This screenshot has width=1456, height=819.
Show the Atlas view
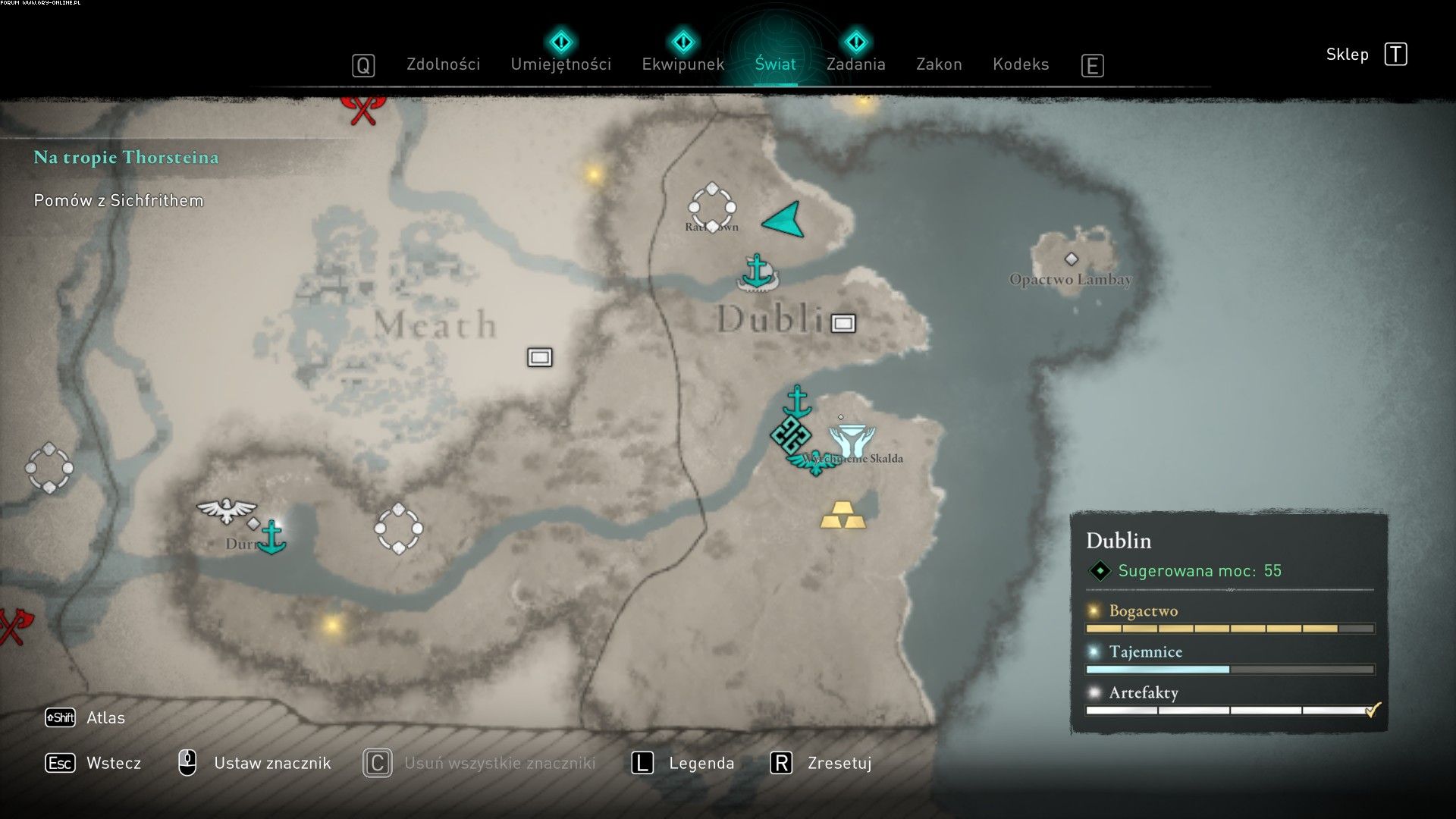click(105, 717)
